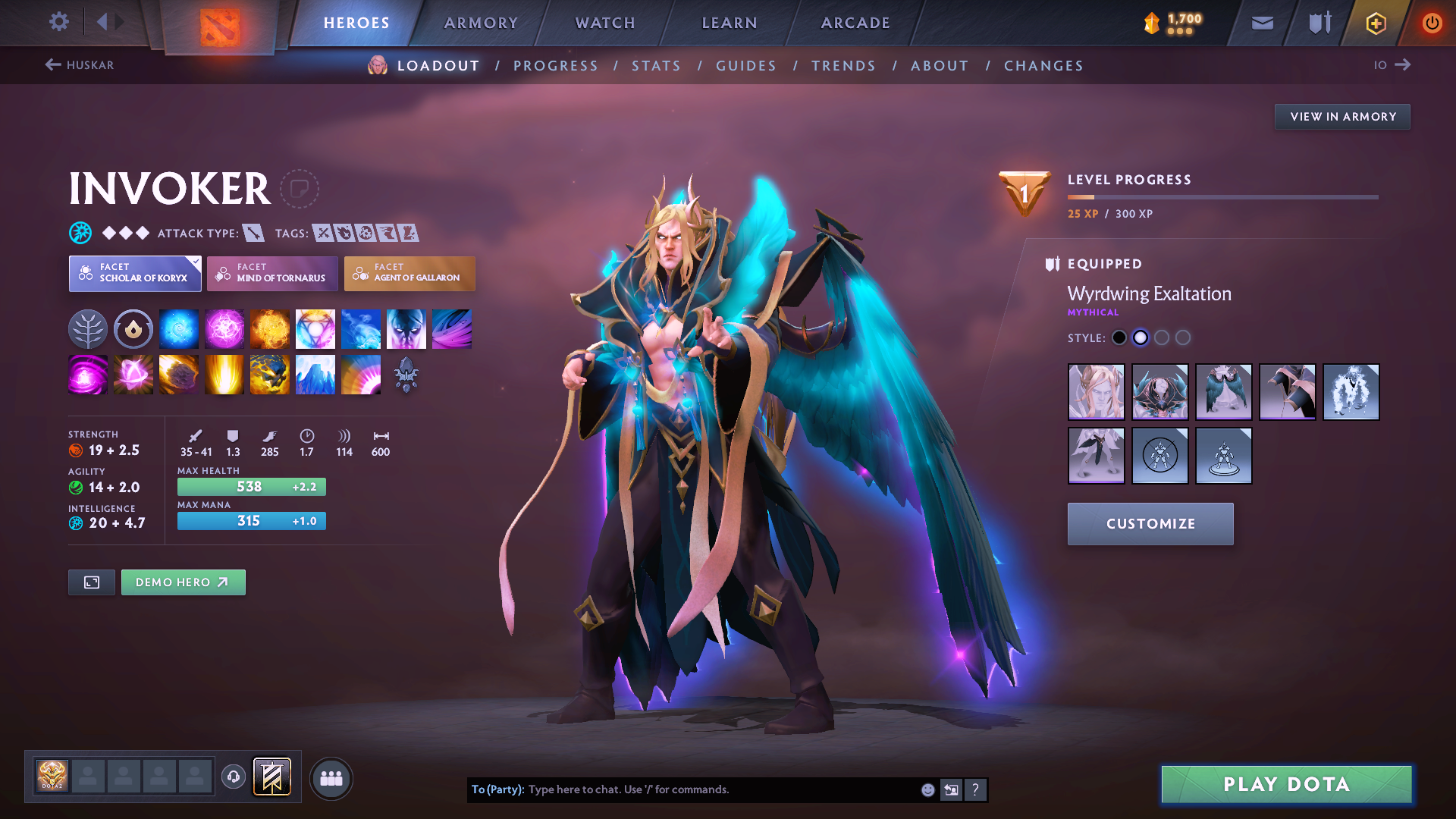Click the Invoke ability icon
Screen dimensions: 1456x819
tap(315, 328)
